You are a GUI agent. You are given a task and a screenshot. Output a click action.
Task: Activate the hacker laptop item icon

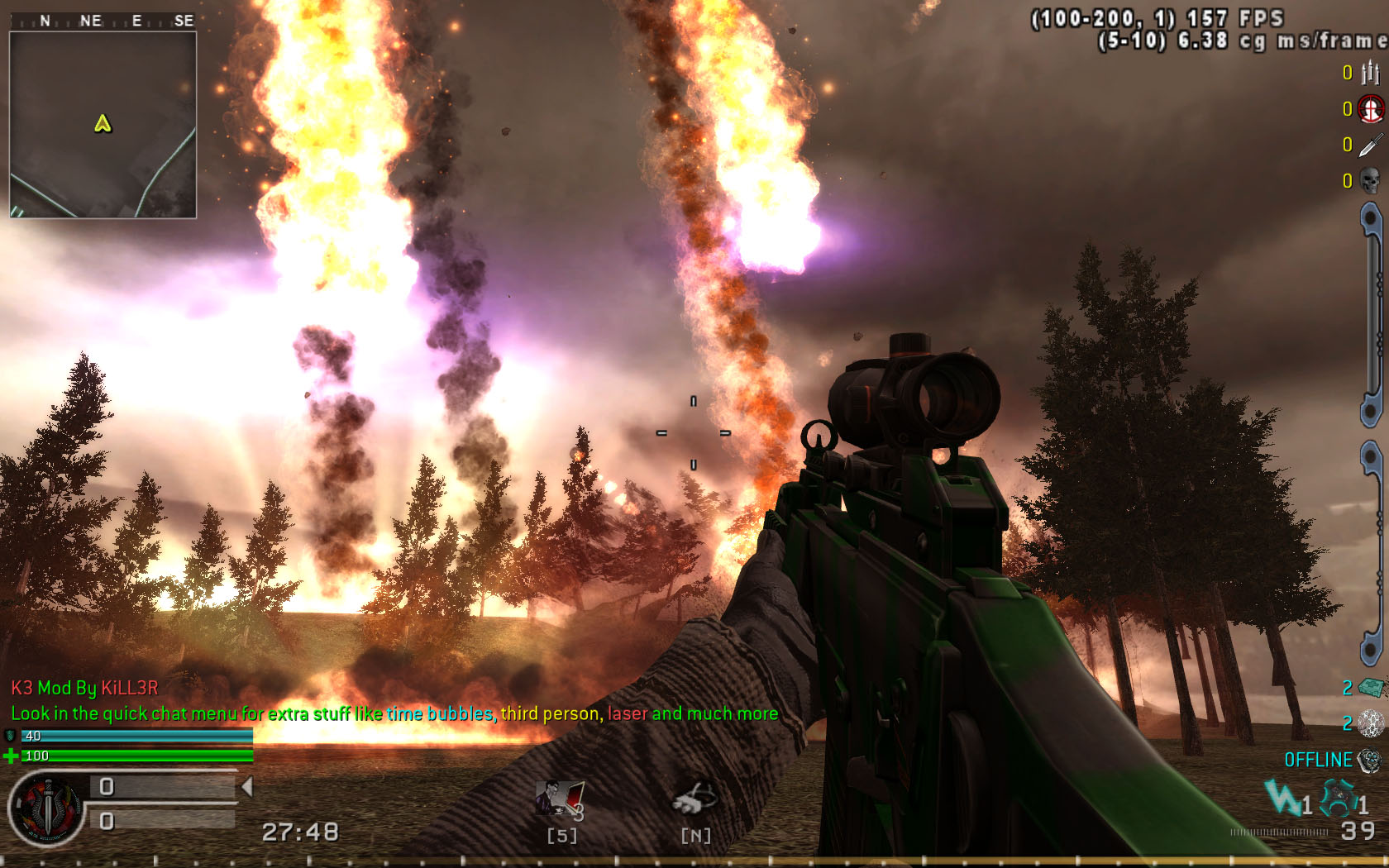[560, 800]
